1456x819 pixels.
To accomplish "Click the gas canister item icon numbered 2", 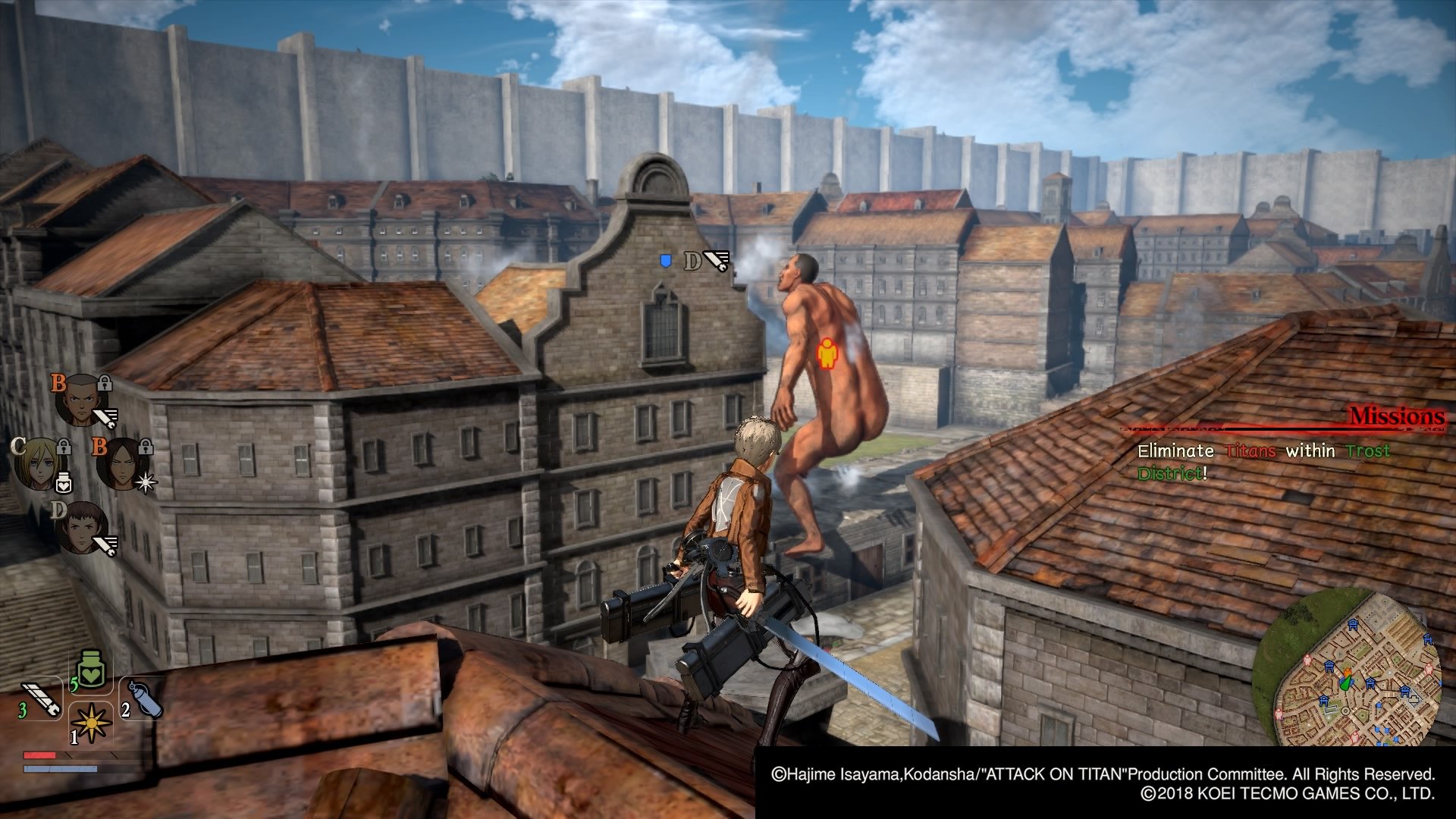I will click(146, 698).
